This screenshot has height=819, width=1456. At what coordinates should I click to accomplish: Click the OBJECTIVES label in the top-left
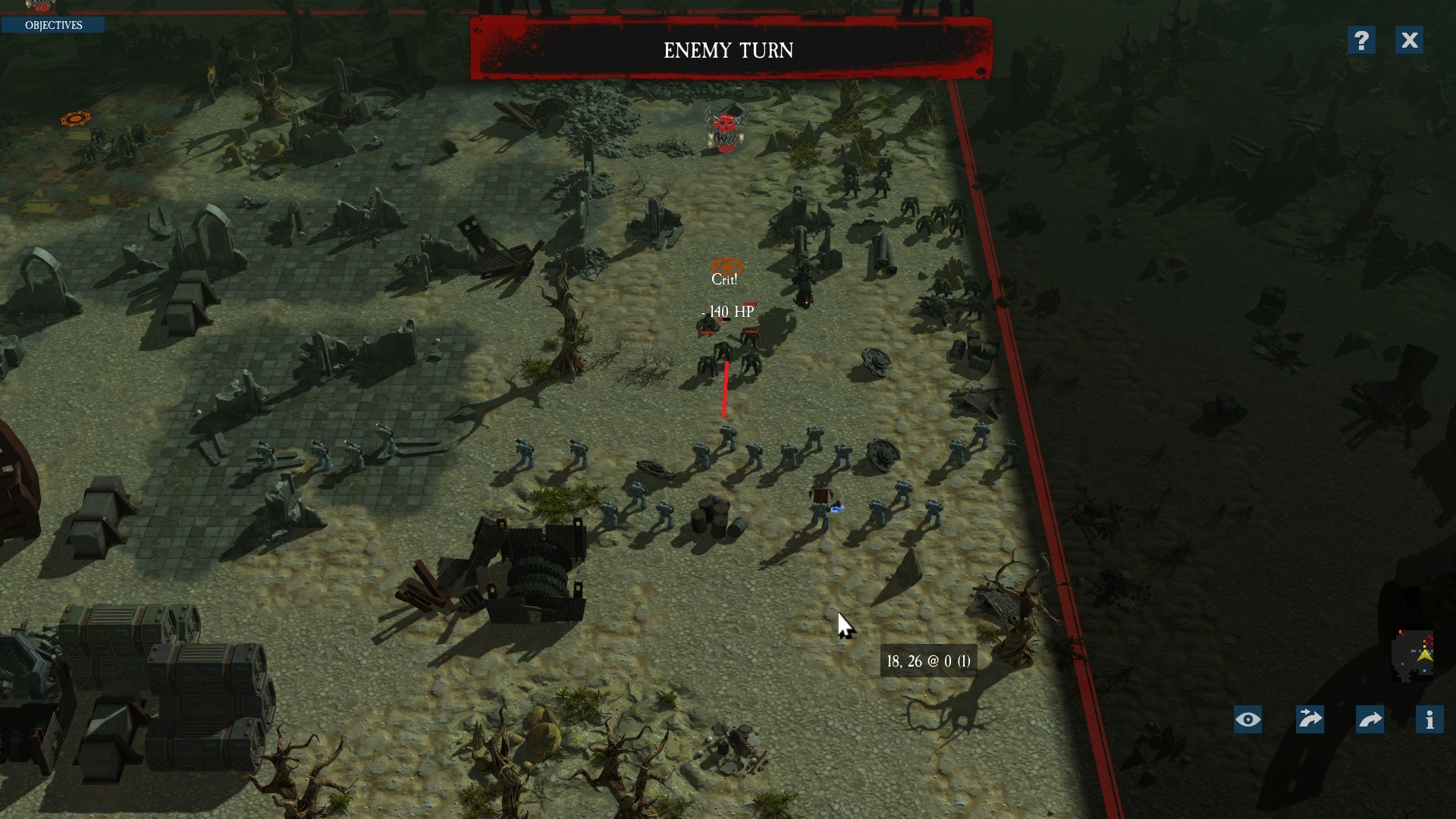54,24
